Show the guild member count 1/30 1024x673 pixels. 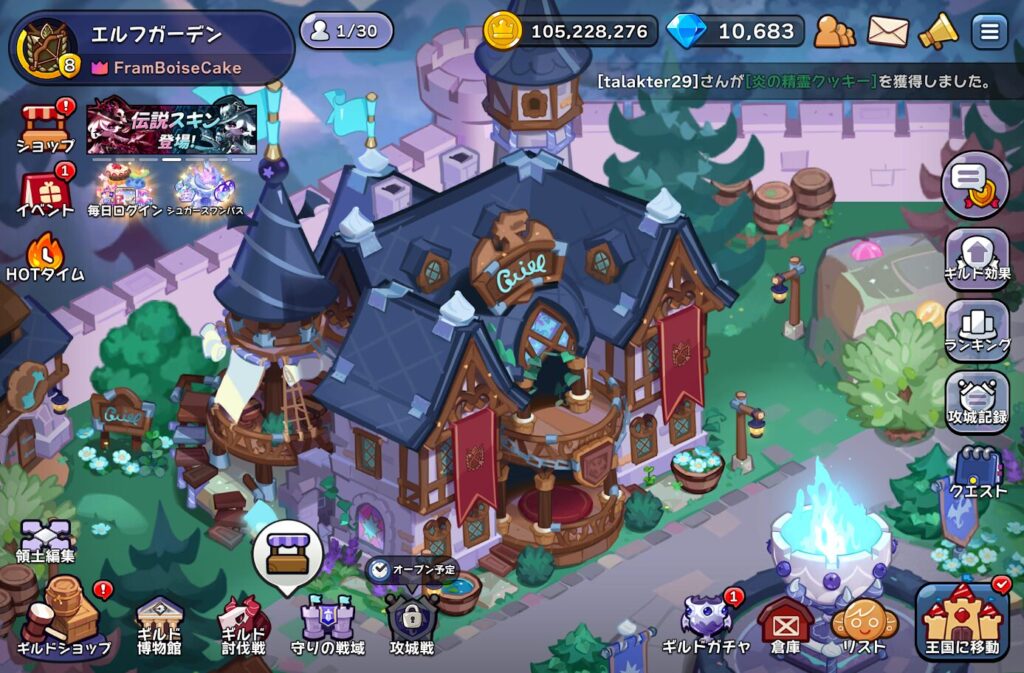[x=346, y=31]
